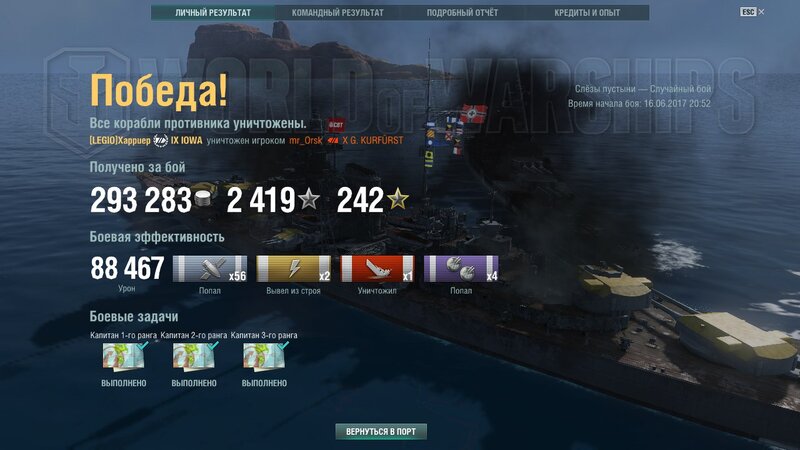Click Вернуться в порт button
This screenshot has width=800, height=450.
point(381,432)
